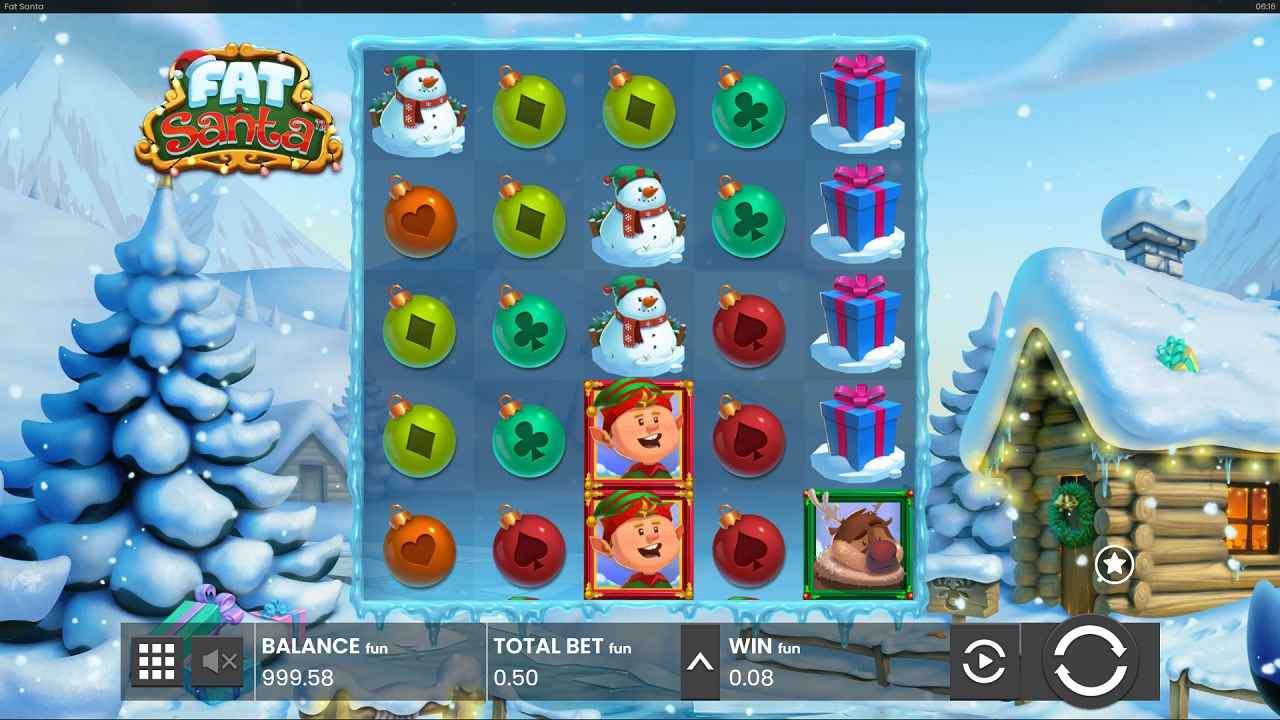Open bet options with the upward arrow
Screen dimensions: 1280x720
click(698, 662)
